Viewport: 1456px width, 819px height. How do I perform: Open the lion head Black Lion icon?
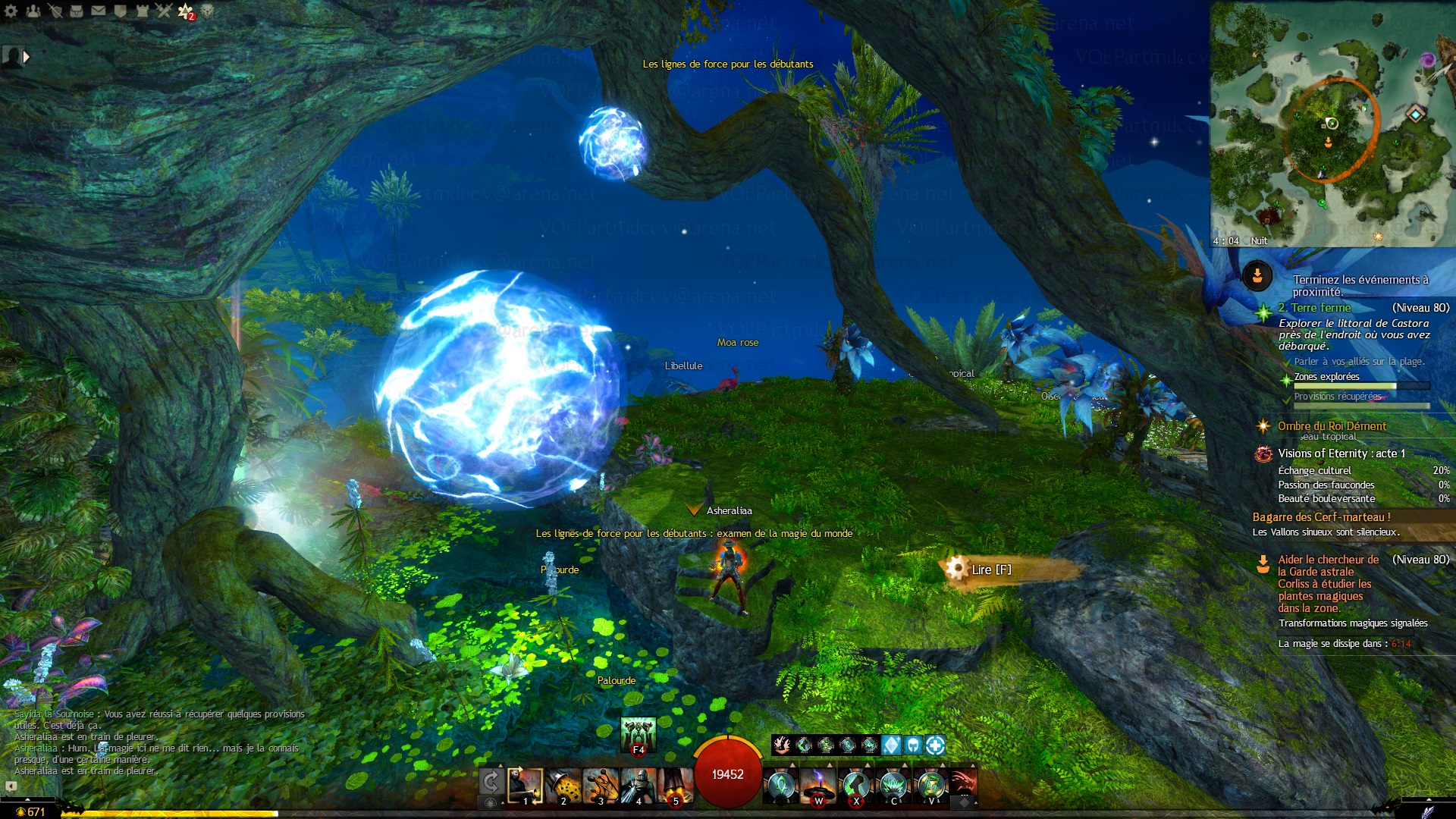pos(207,11)
